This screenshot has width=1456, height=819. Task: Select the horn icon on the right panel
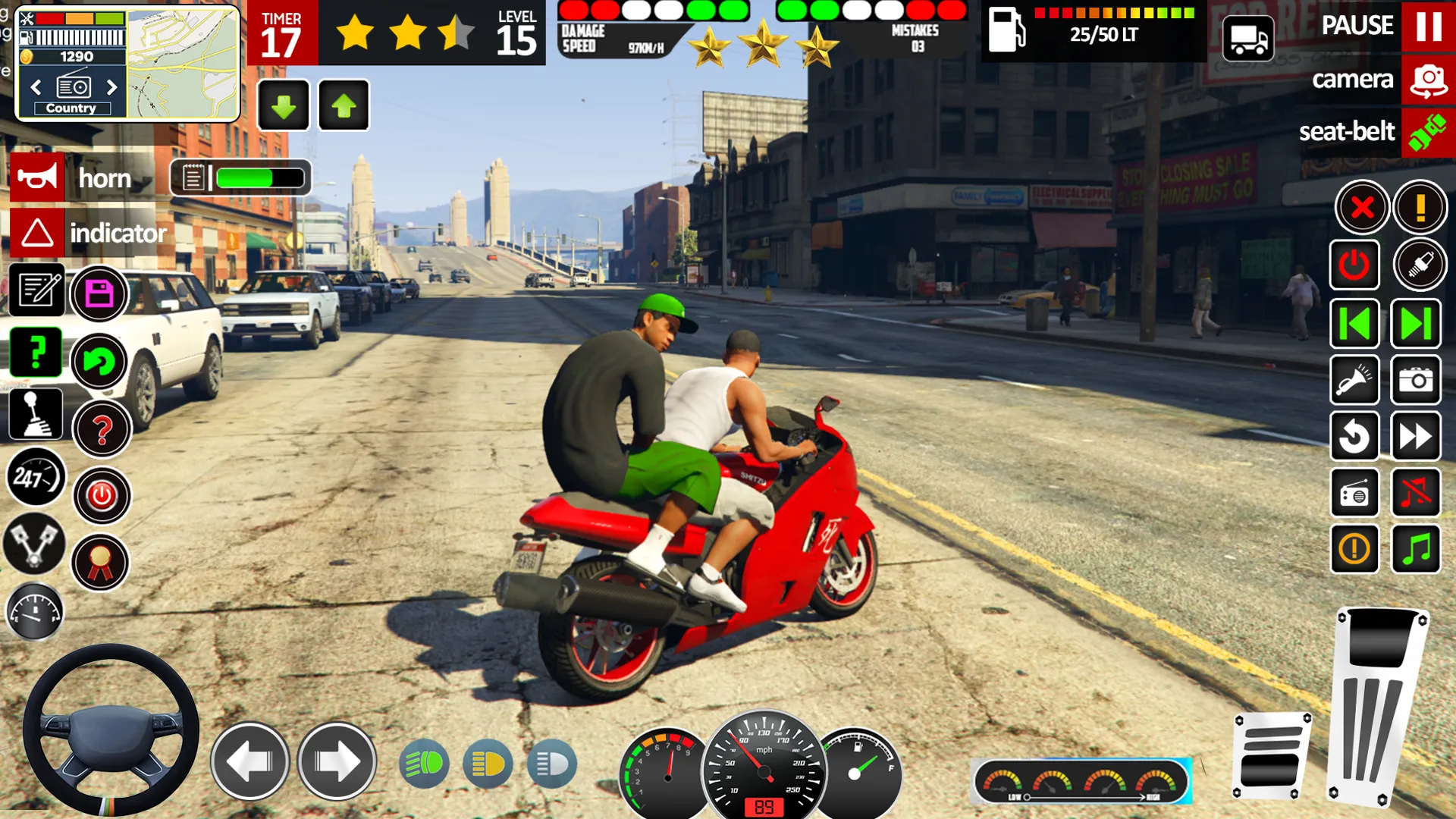pos(1355,379)
